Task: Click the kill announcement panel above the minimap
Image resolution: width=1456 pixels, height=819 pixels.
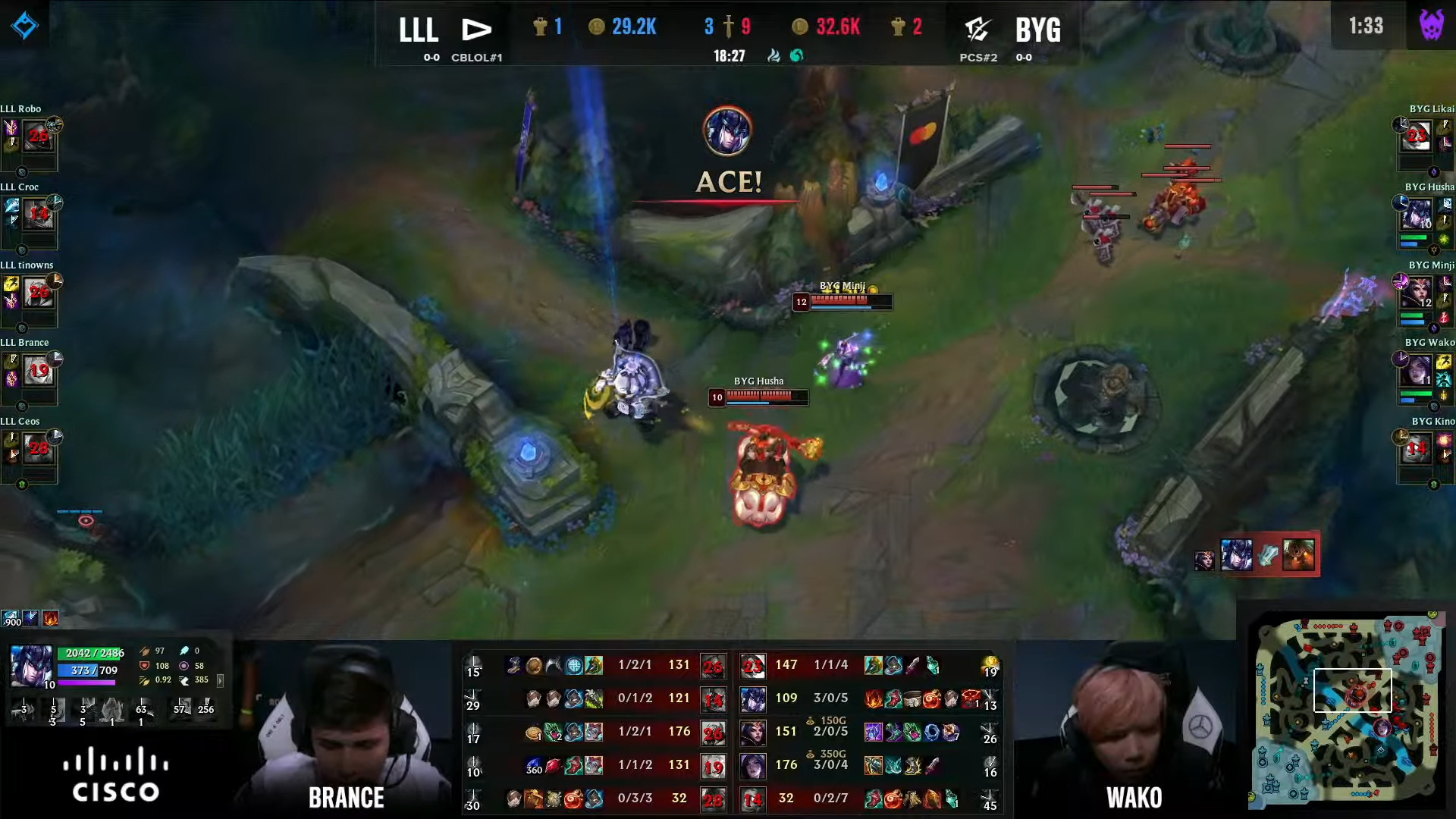Action: click(x=1269, y=554)
